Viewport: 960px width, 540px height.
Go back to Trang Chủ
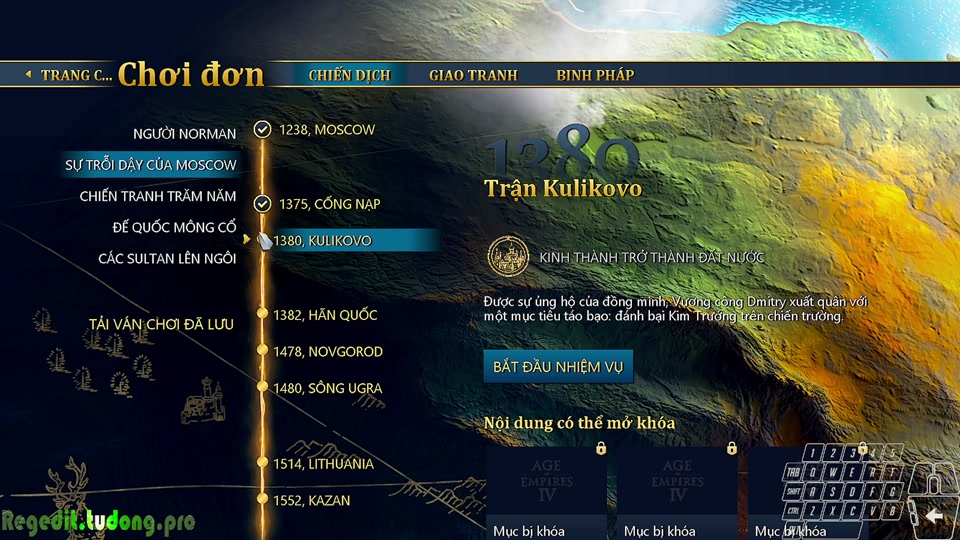tap(70, 75)
